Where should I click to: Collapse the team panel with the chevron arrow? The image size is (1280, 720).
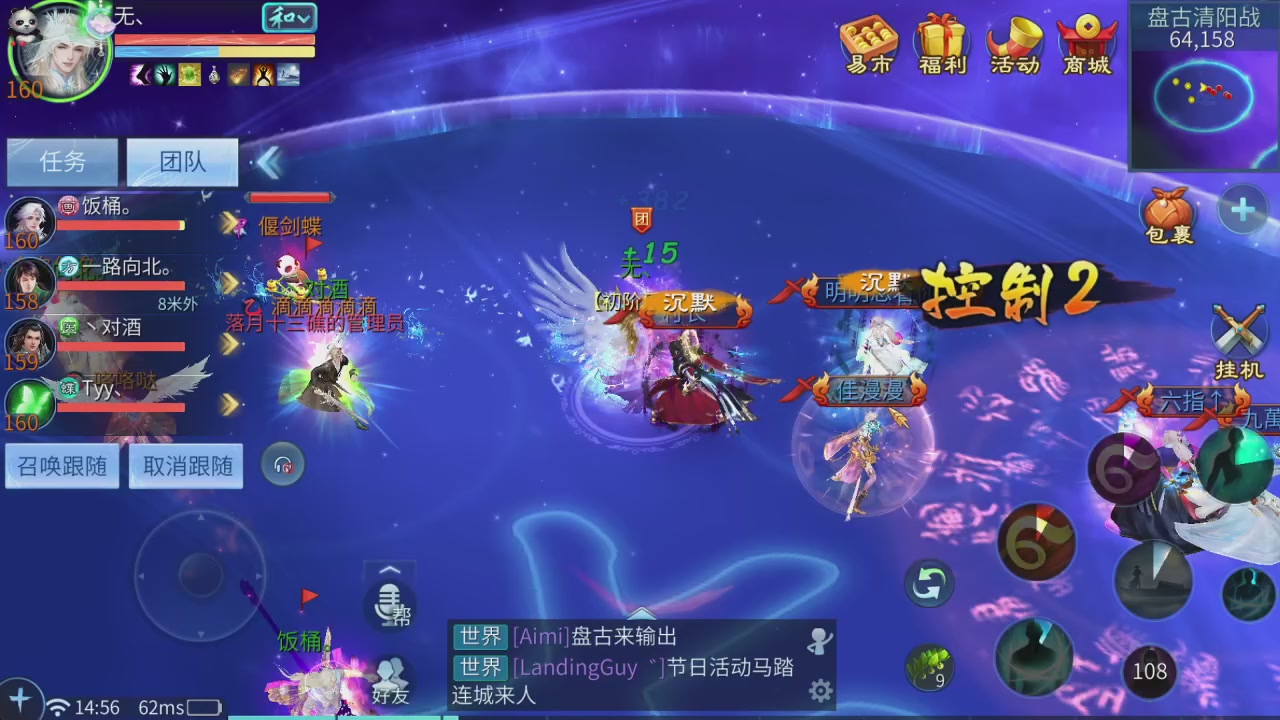(268, 162)
